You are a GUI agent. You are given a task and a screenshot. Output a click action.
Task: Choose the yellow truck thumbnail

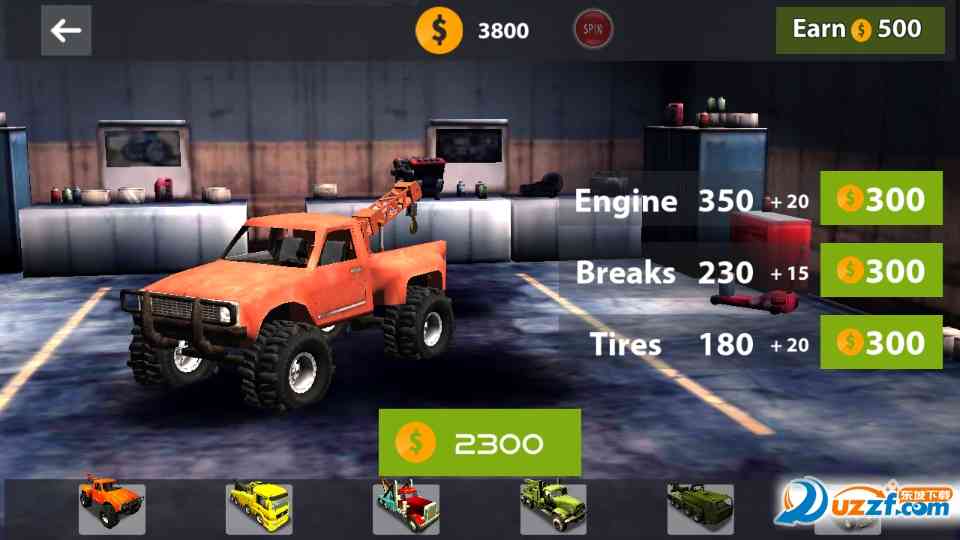[259, 509]
